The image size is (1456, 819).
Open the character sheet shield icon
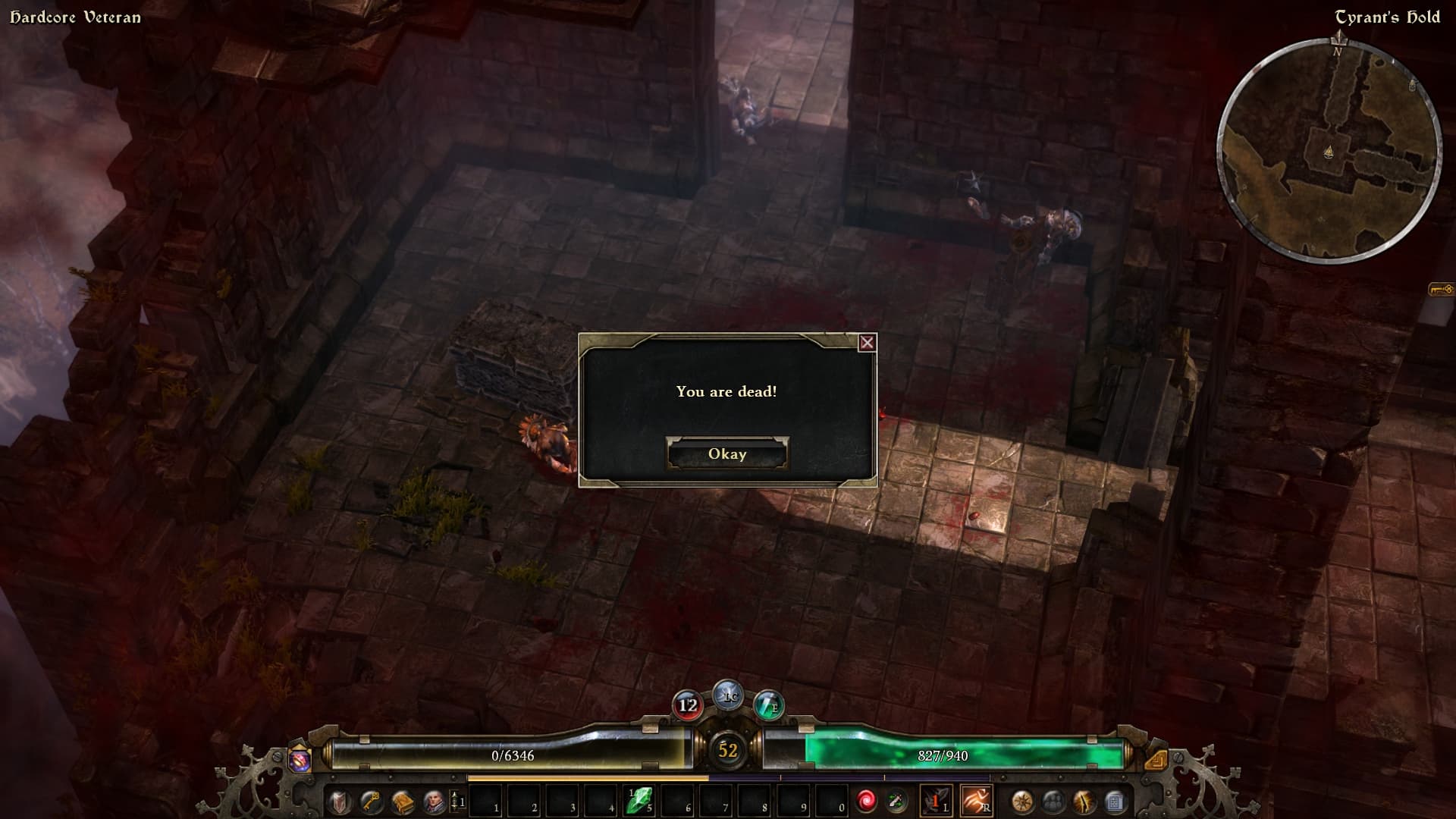(x=339, y=802)
